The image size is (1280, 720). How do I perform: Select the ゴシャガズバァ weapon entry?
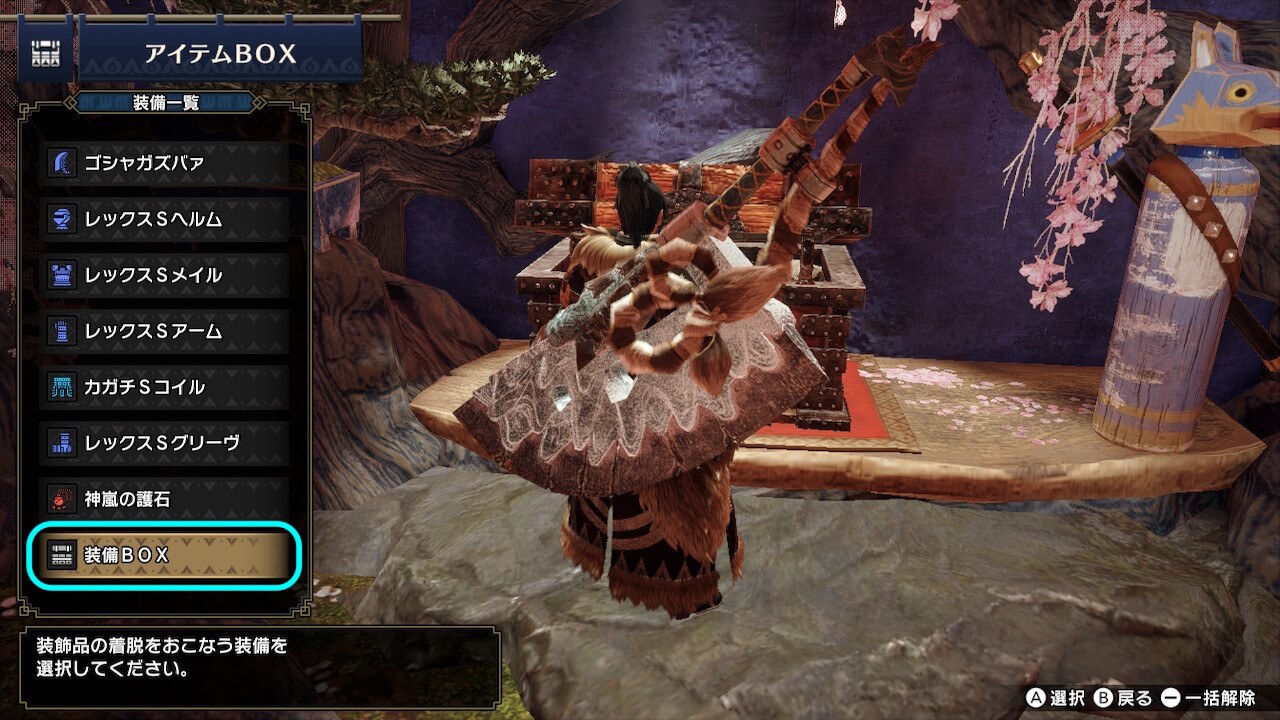pyautogui.click(x=167, y=163)
